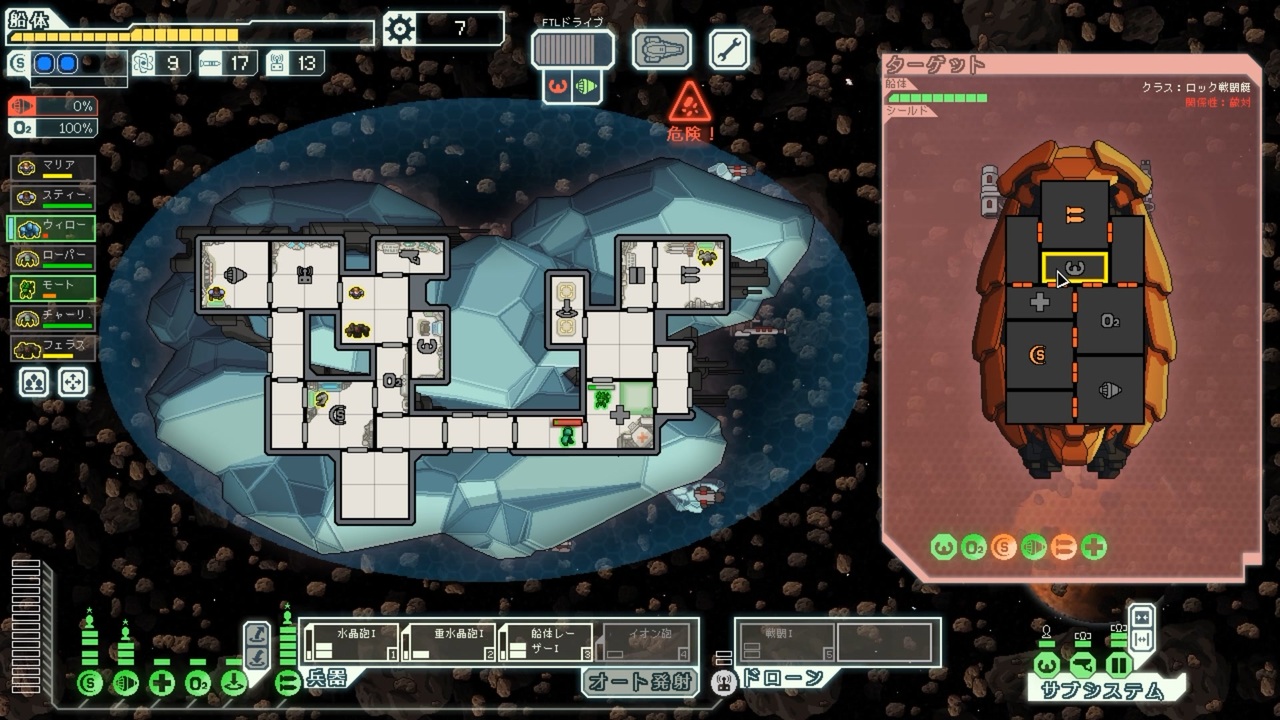The width and height of the screenshot is (1280, 720).
Task: Select crew member マリア
Action: pos(54,168)
